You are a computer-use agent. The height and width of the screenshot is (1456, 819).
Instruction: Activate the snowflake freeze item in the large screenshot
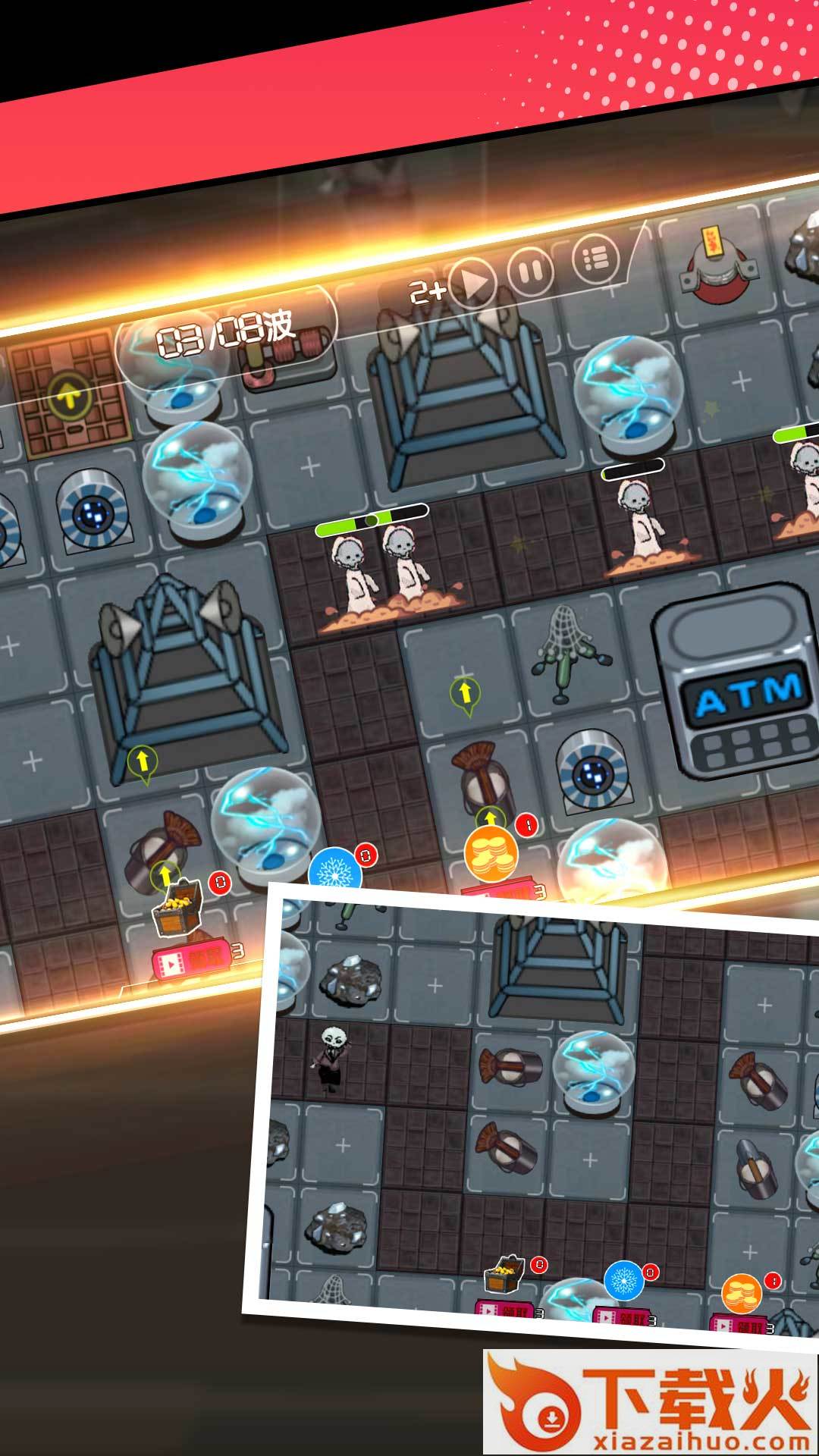335,871
